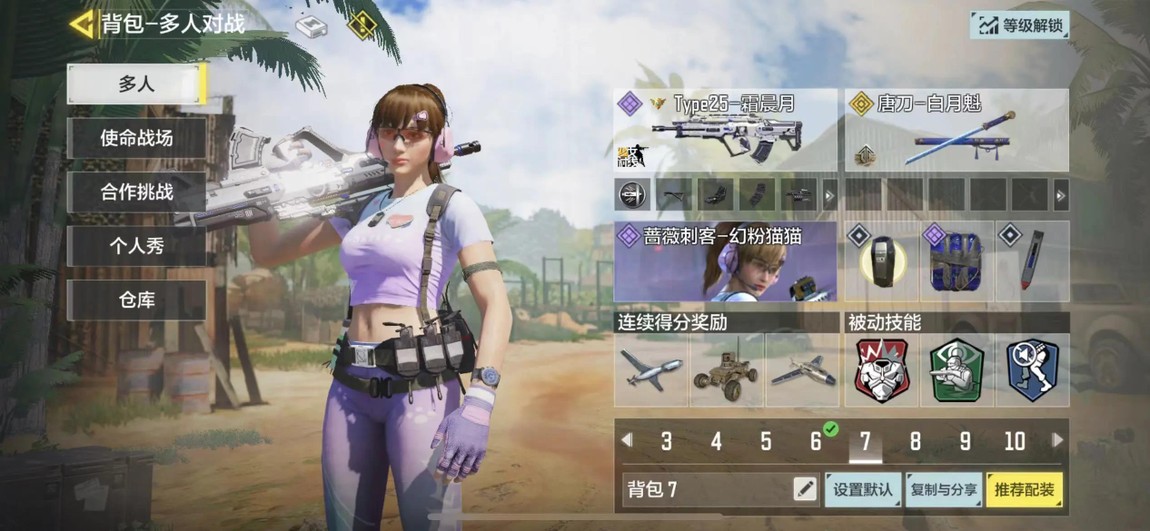Go back using the yellow arrow

(x=82, y=23)
